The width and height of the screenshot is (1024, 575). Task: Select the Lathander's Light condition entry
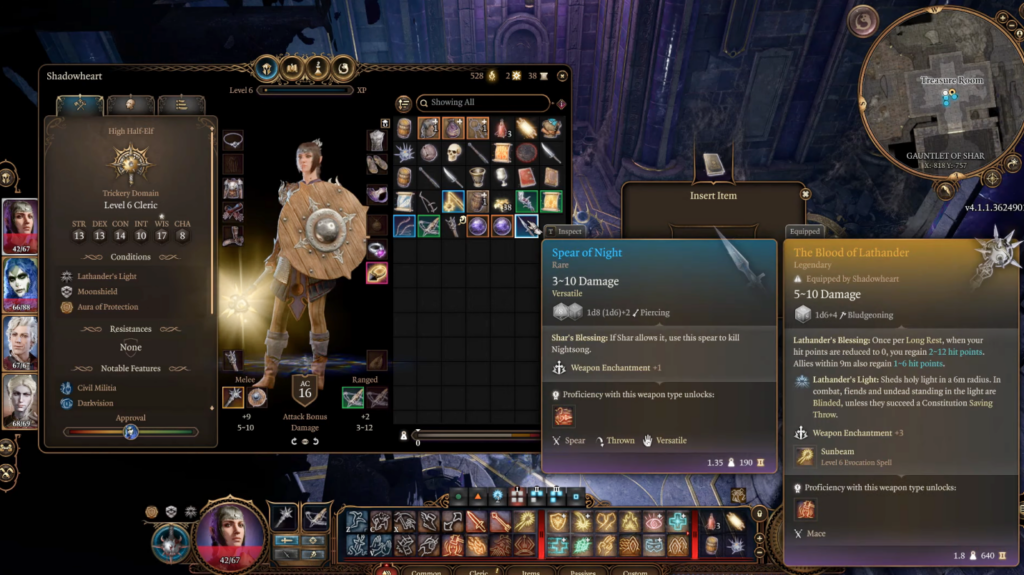click(108, 275)
